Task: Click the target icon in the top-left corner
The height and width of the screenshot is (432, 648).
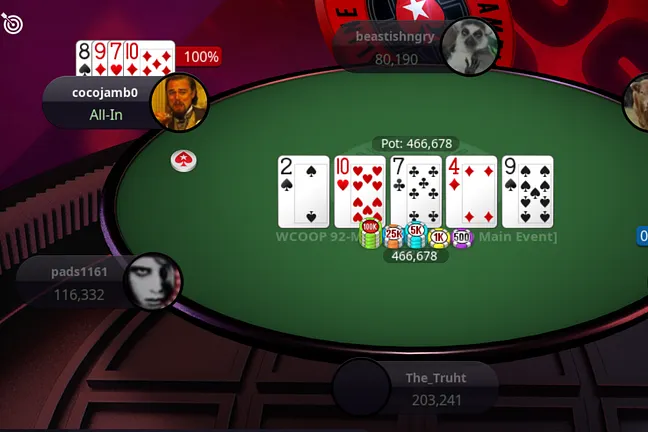Action: [13, 22]
